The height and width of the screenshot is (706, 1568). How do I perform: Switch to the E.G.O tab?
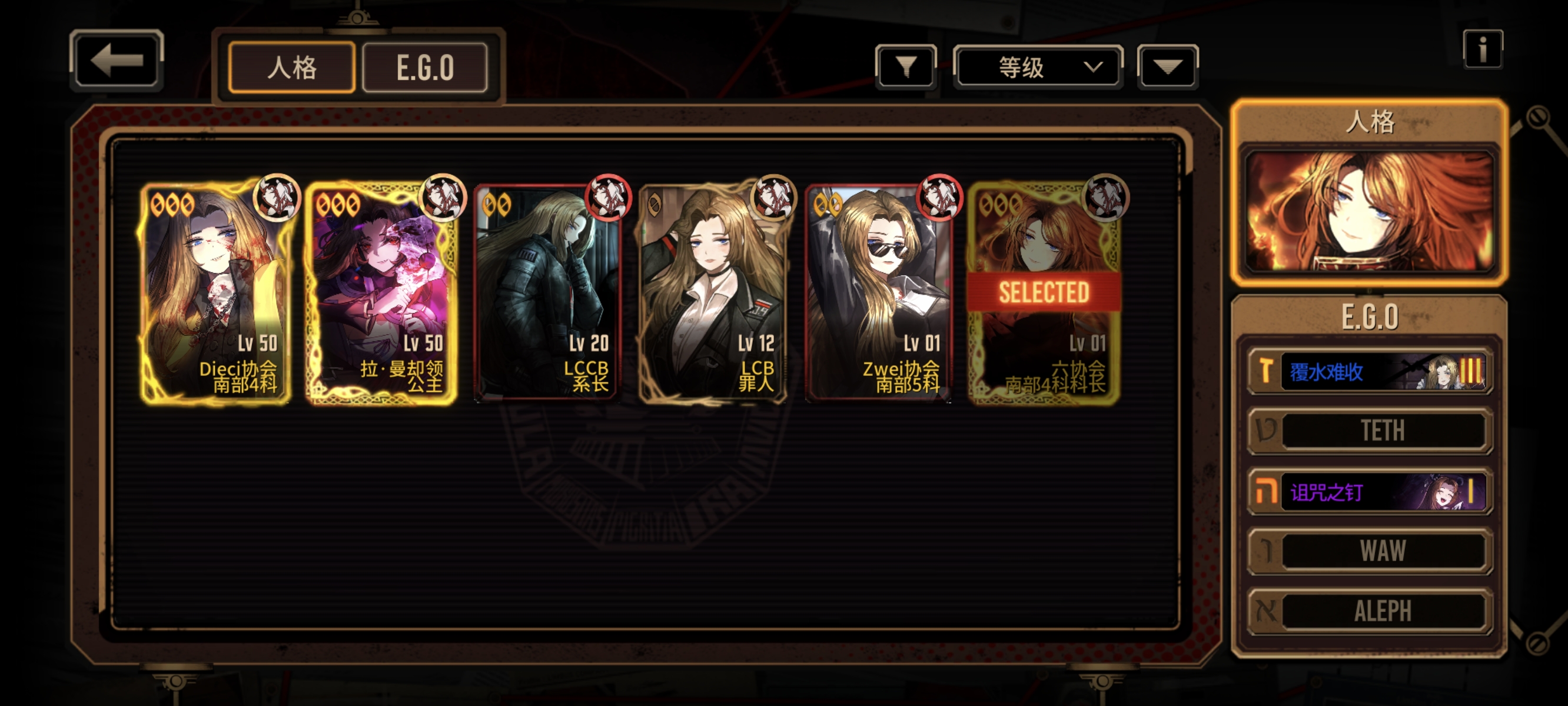pyautogui.click(x=425, y=67)
